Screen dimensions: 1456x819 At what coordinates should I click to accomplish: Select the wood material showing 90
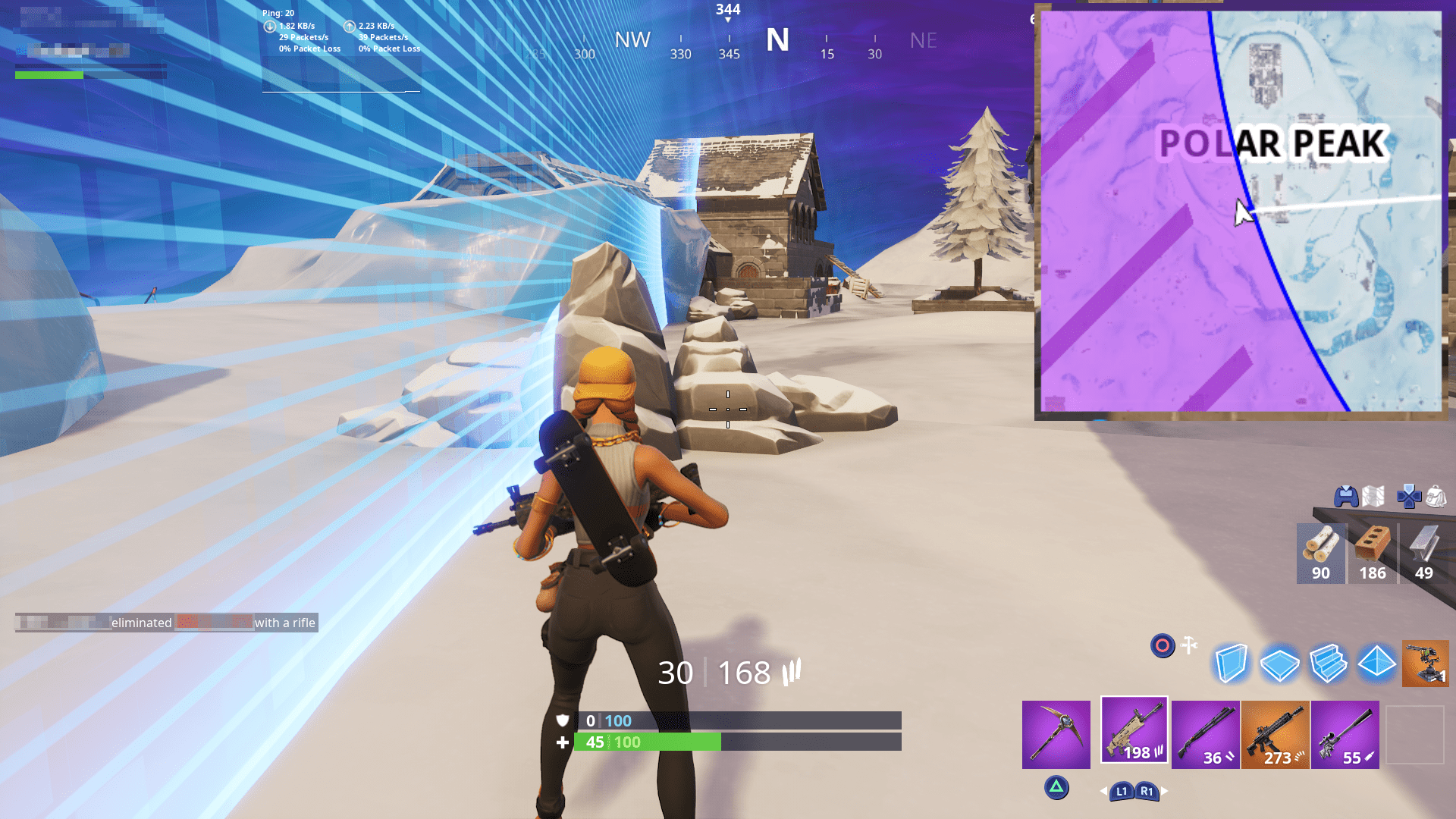pos(1320,554)
